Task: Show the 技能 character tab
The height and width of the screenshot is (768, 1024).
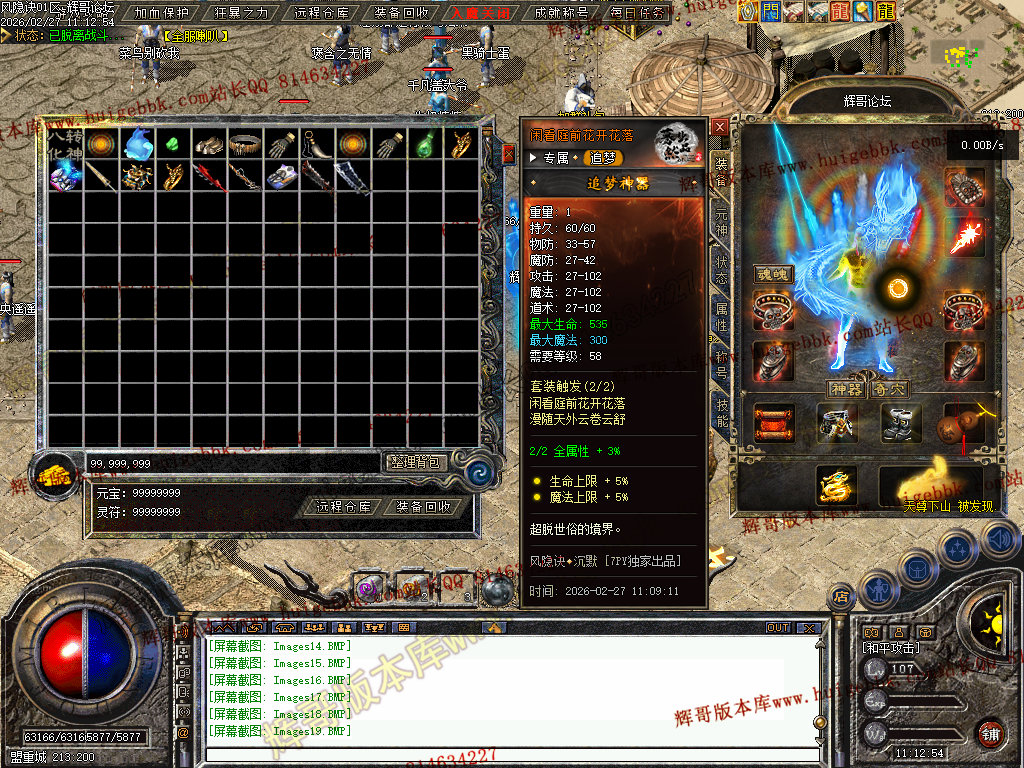Action: click(720, 412)
